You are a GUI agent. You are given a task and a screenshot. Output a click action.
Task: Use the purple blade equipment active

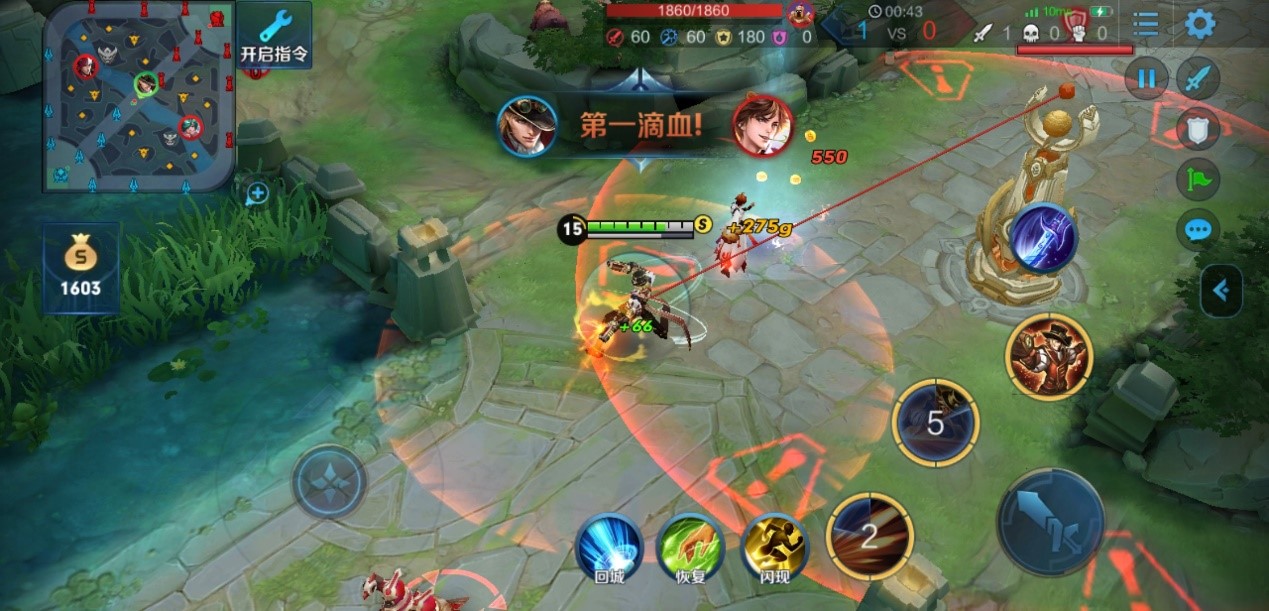coord(1043,238)
